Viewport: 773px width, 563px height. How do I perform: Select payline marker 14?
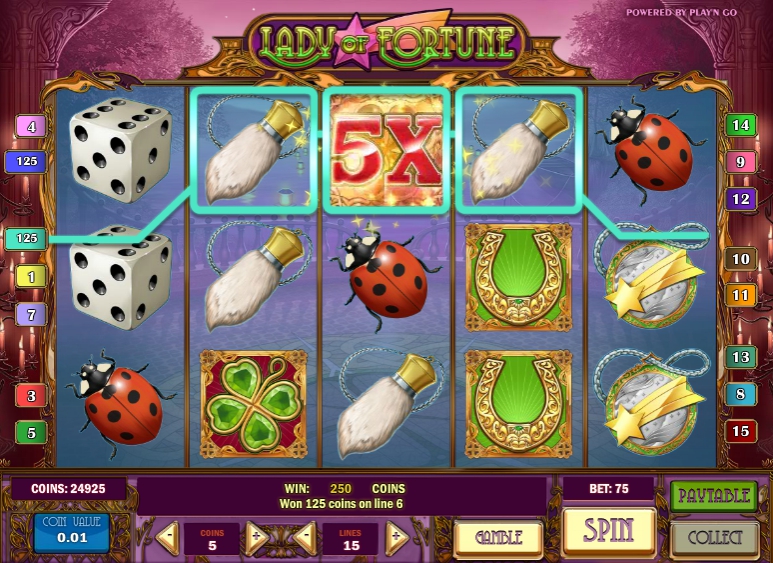740,126
